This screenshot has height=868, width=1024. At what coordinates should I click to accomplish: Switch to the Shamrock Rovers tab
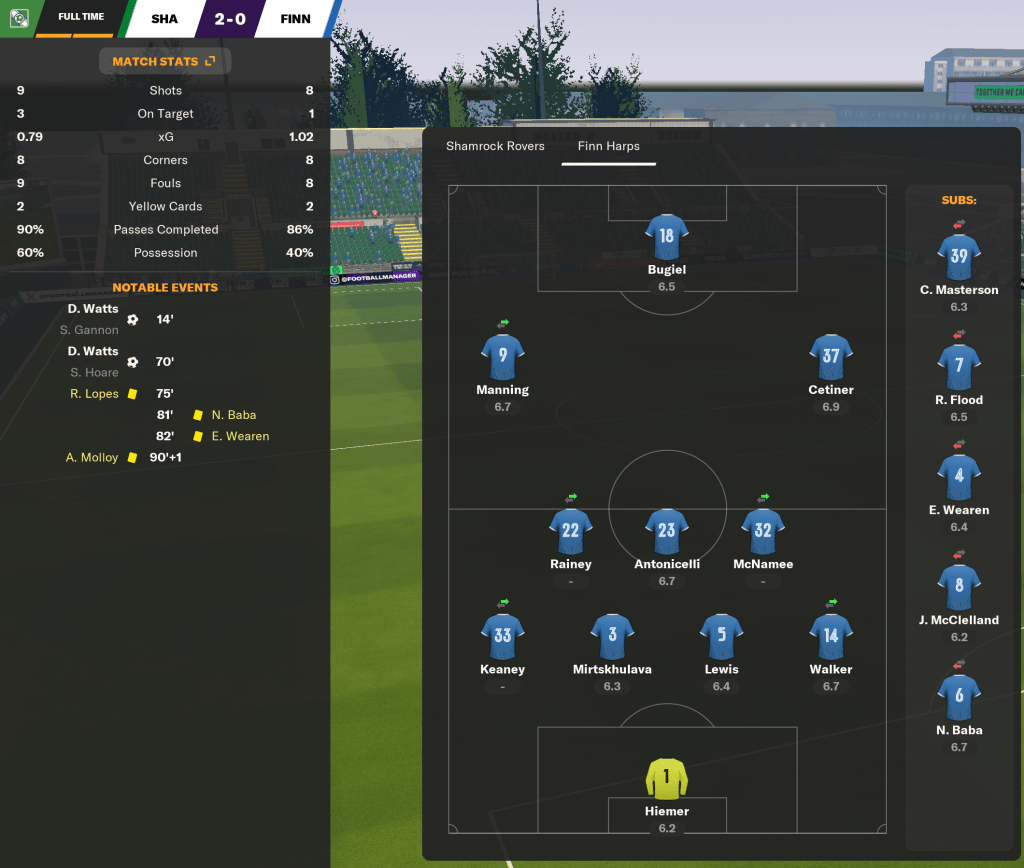pyautogui.click(x=495, y=146)
